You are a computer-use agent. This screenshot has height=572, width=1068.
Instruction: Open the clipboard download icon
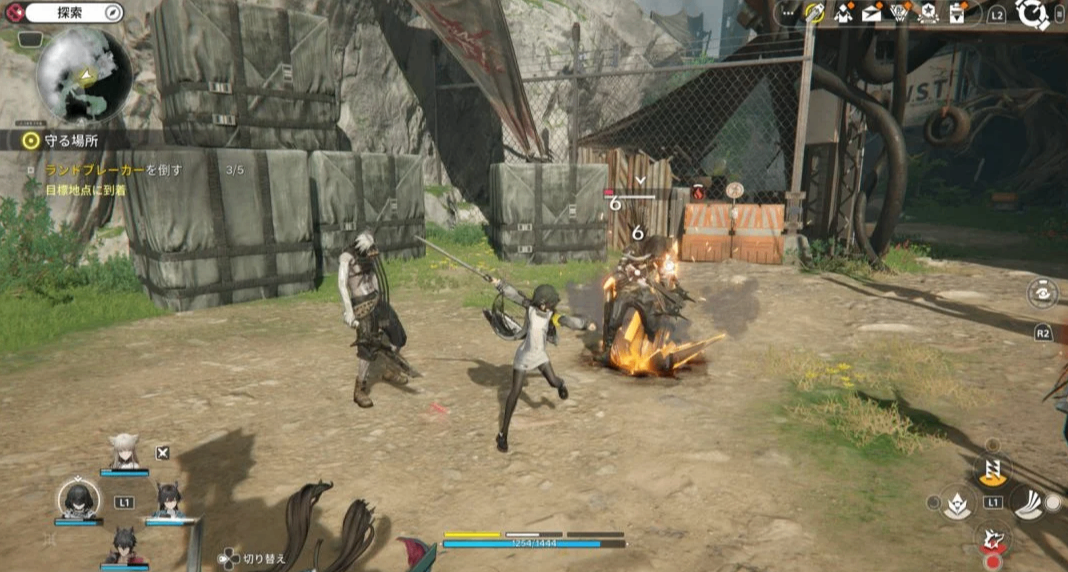coord(958,13)
